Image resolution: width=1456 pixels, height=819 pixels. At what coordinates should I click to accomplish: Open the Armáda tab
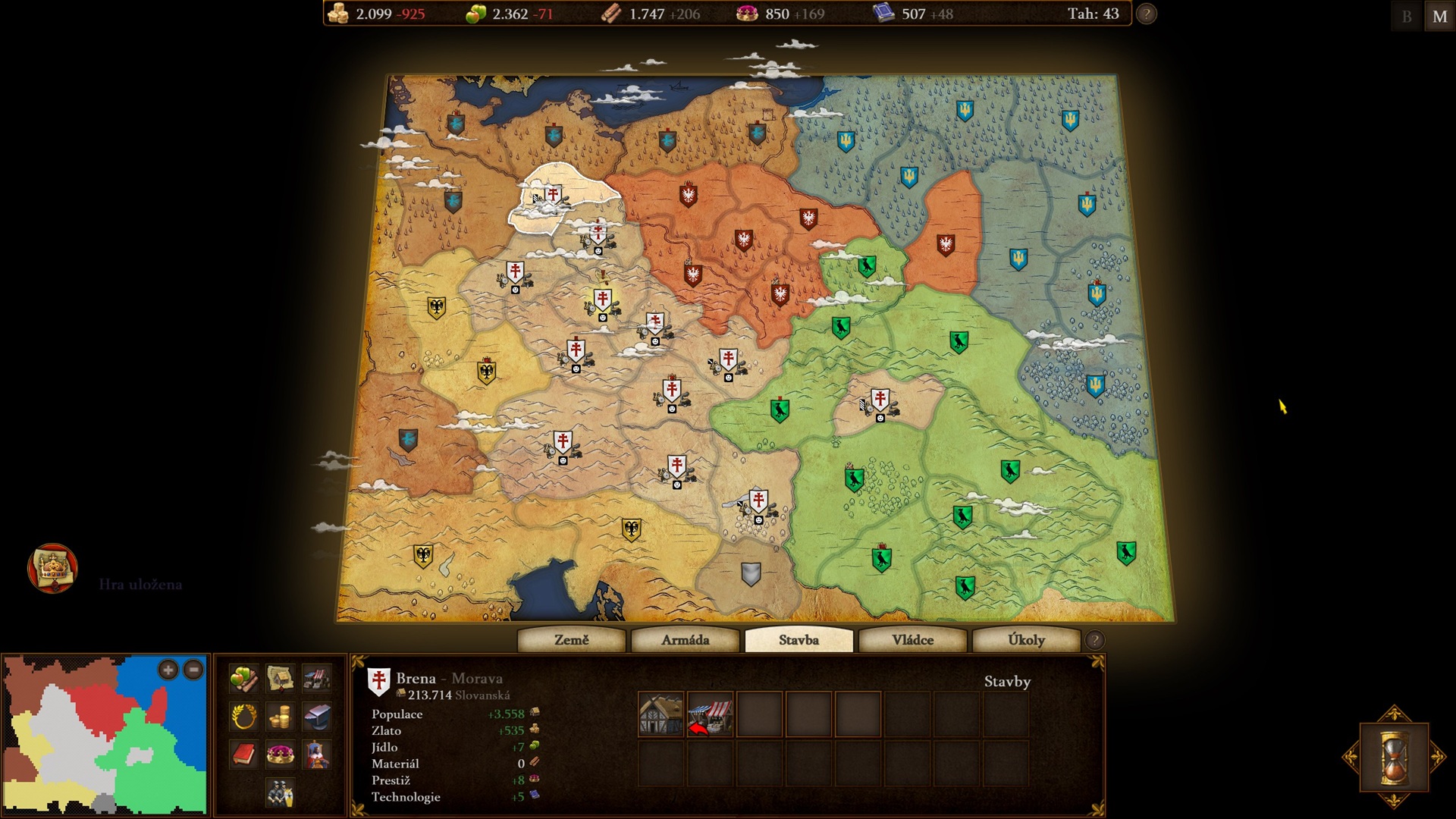685,640
